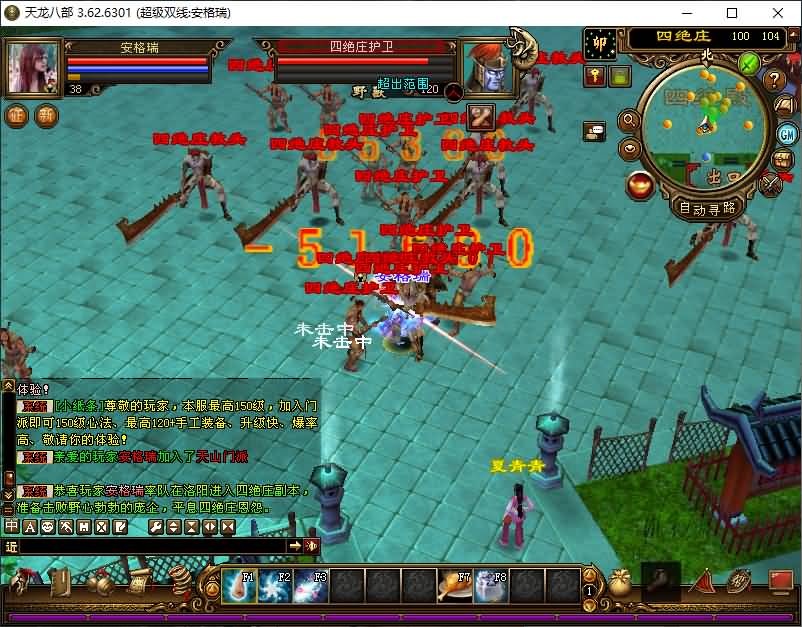Activate the F2 snowflake skill
802x627 pixels.
(274, 586)
